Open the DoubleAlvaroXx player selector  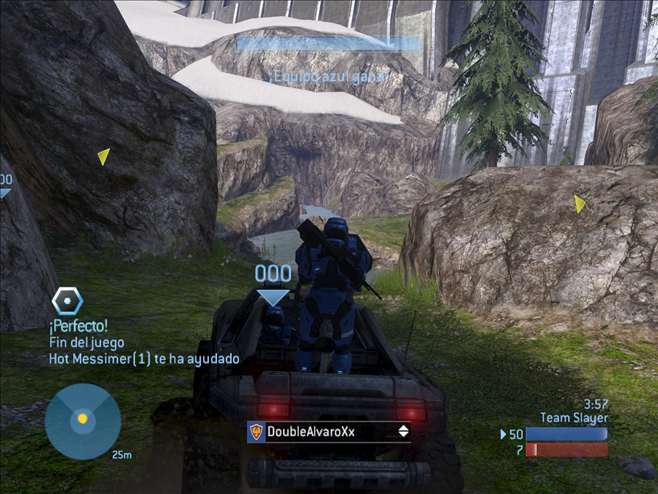pyautogui.click(x=329, y=432)
